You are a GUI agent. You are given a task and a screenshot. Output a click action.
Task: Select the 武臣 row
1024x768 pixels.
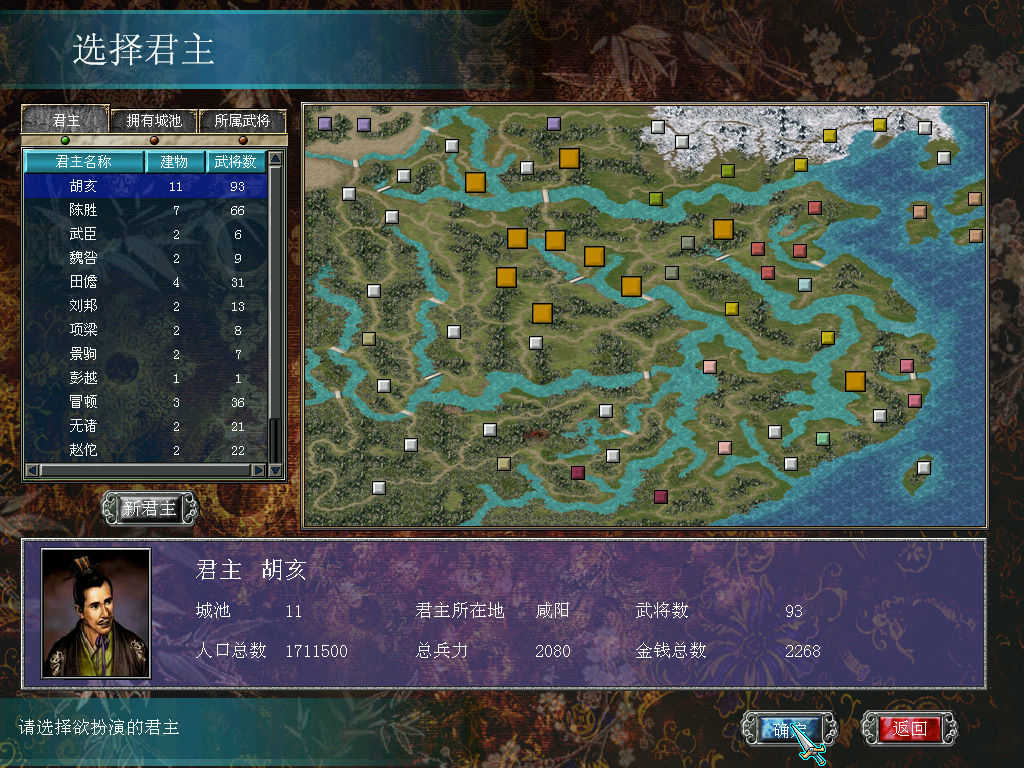pos(84,234)
